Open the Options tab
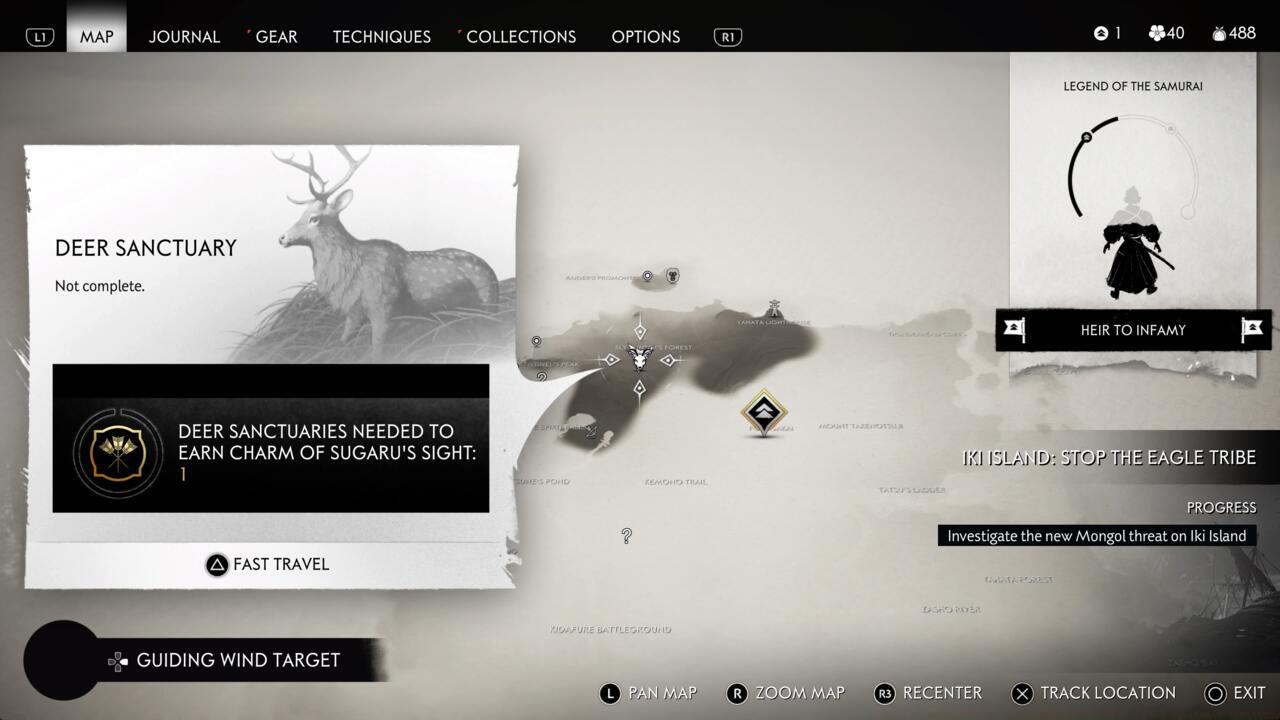 [x=645, y=36]
